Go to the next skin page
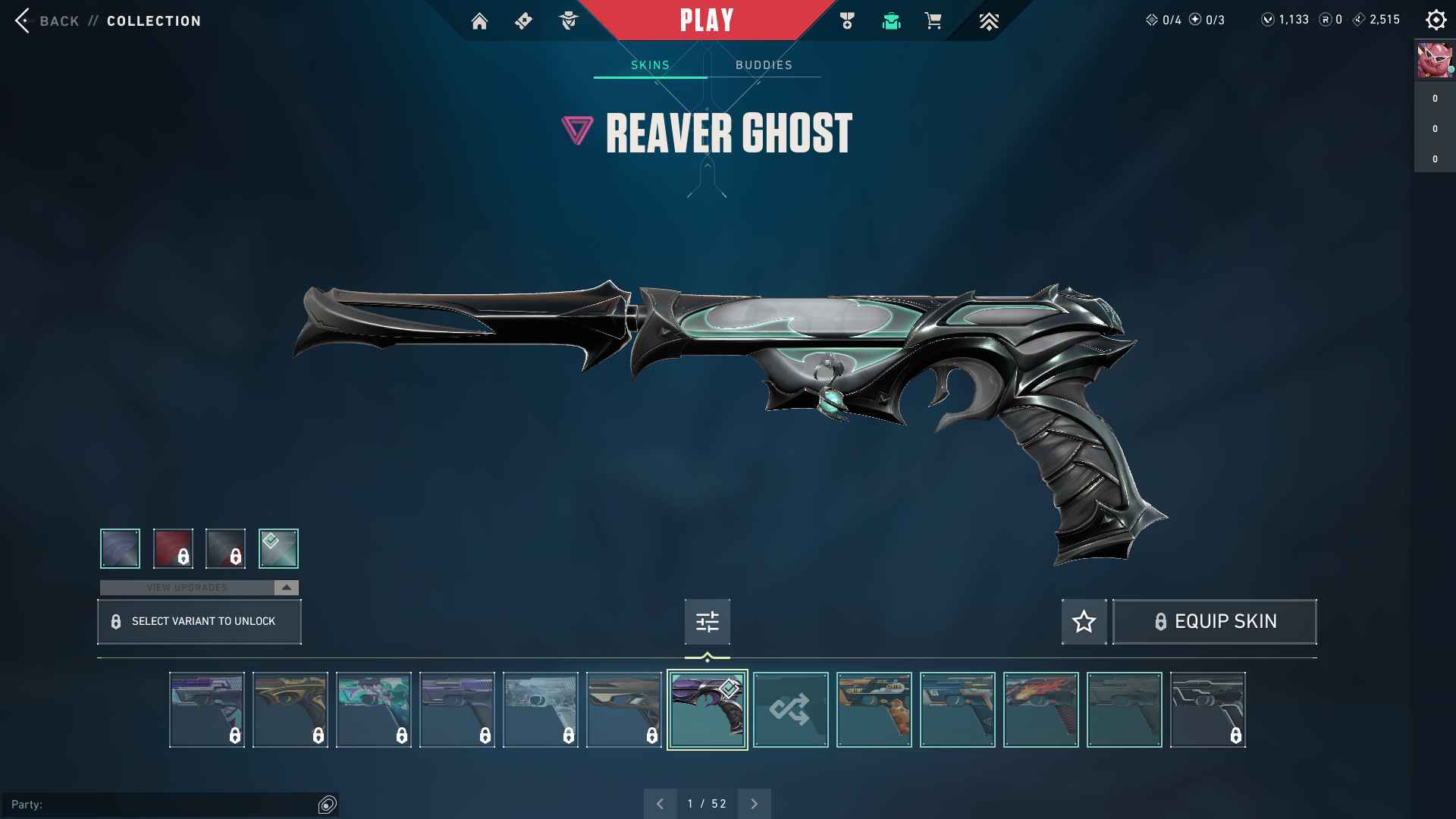The height and width of the screenshot is (819, 1456). tap(754, 804)
